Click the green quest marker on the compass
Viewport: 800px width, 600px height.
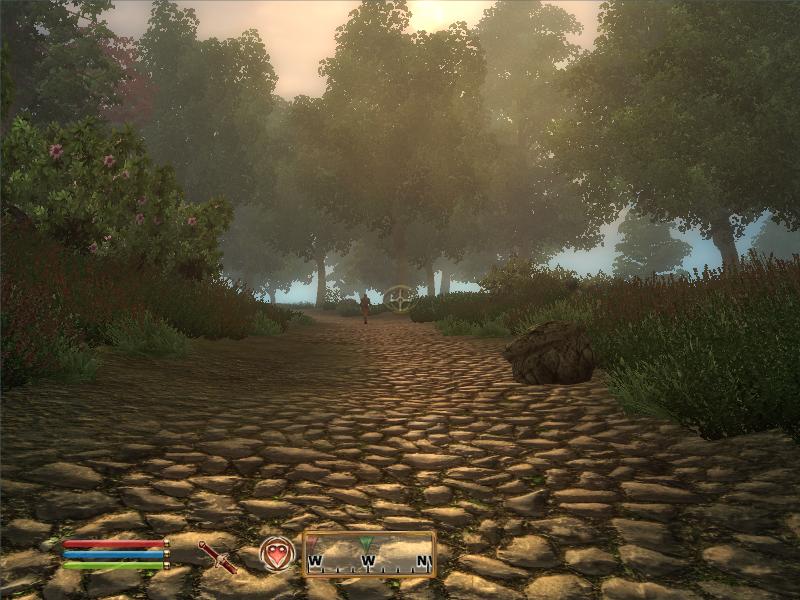click(366, 544)
